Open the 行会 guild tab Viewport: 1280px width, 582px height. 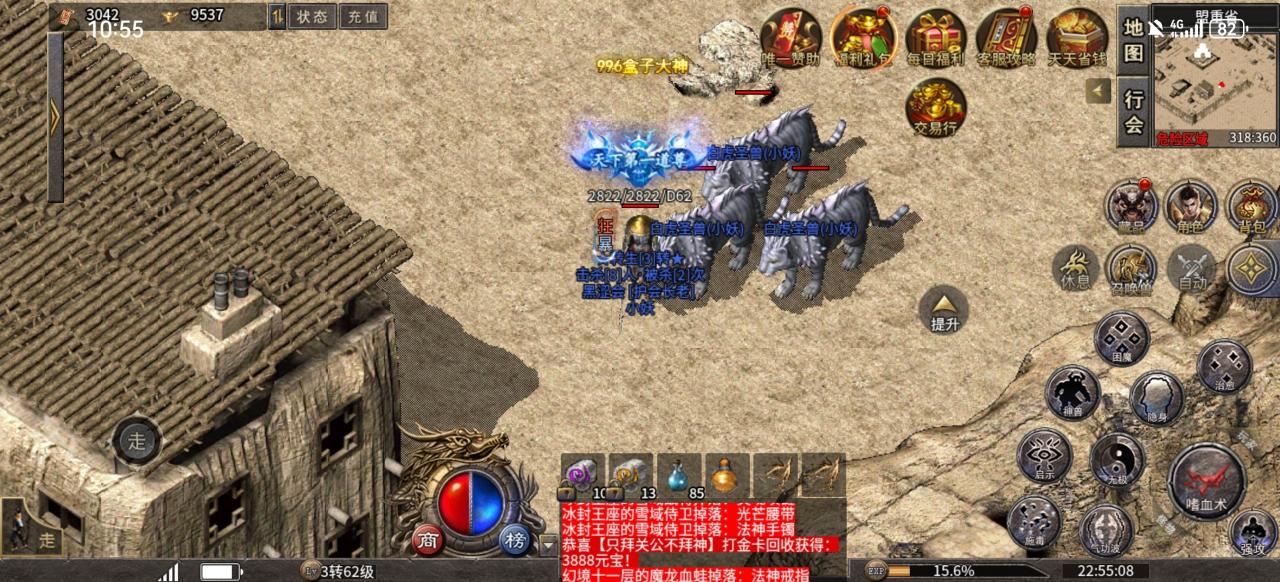pos(1133,111)
